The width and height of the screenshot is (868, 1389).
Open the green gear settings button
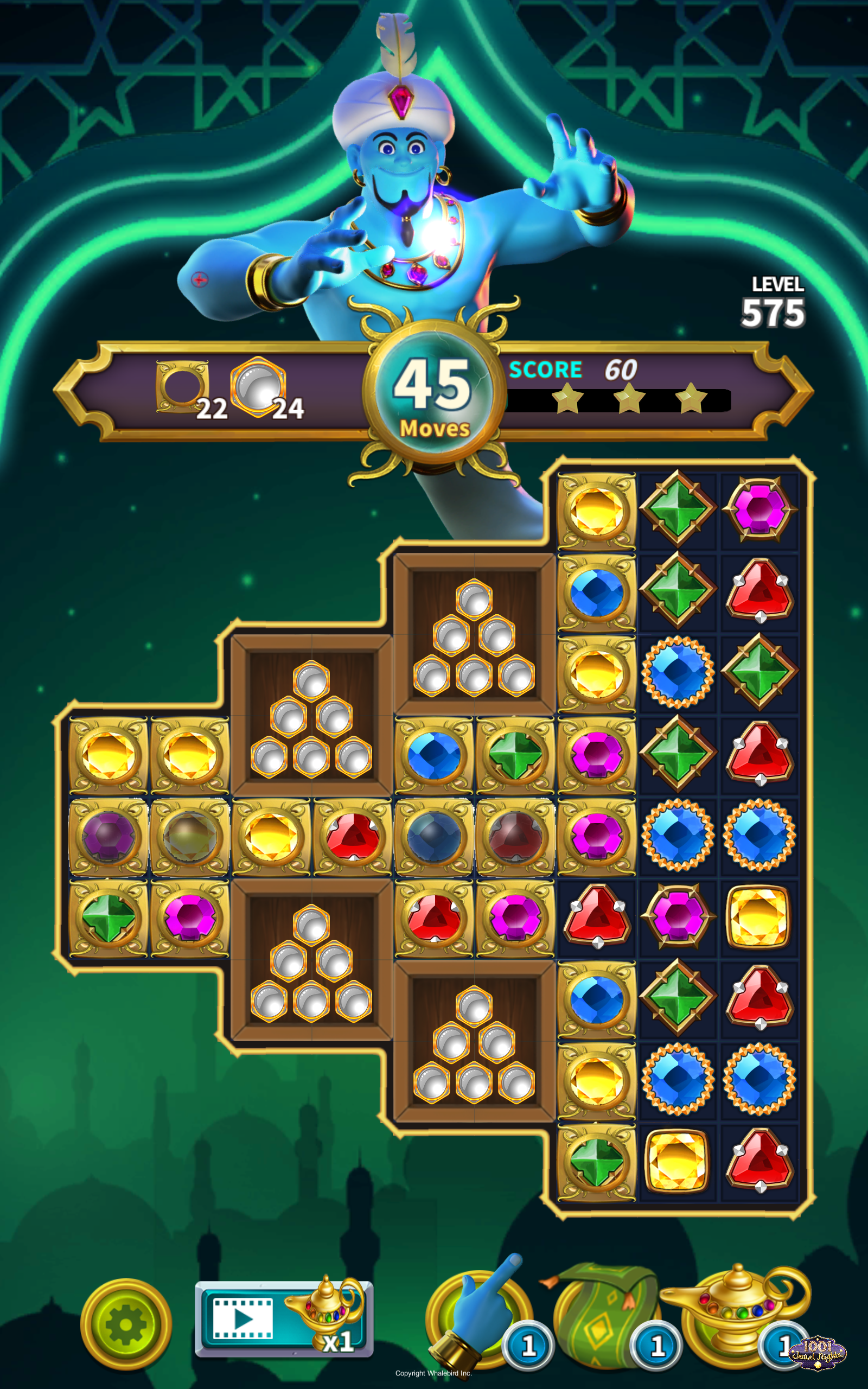pyautogui.click(x=126, y=1324)
